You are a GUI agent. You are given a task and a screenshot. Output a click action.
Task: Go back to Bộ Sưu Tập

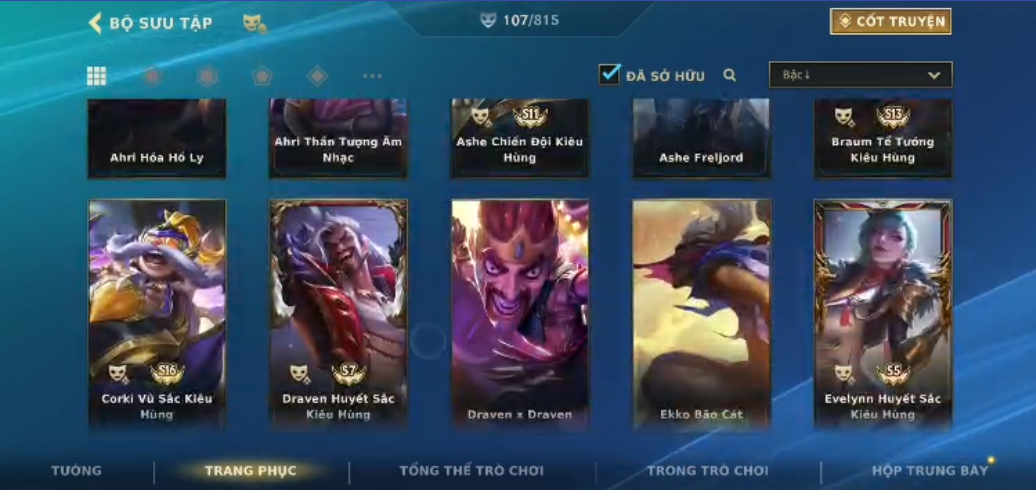click(x=150, y=23)
